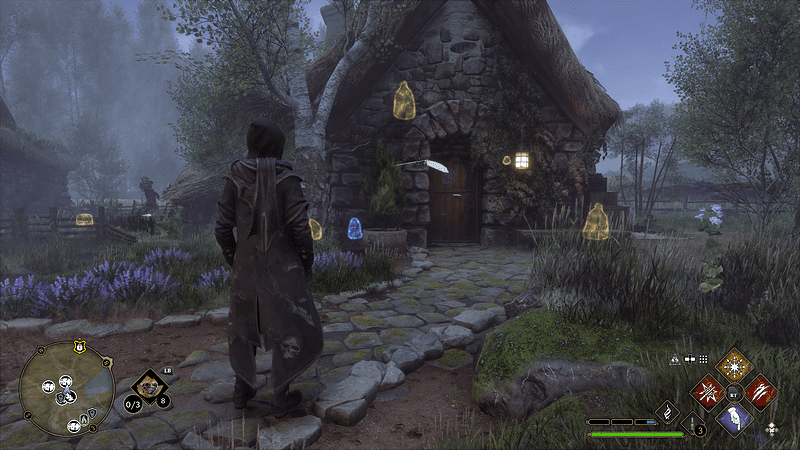Click the circular minimap
Screen dimensions: 800x450
(x=66, y=389)
